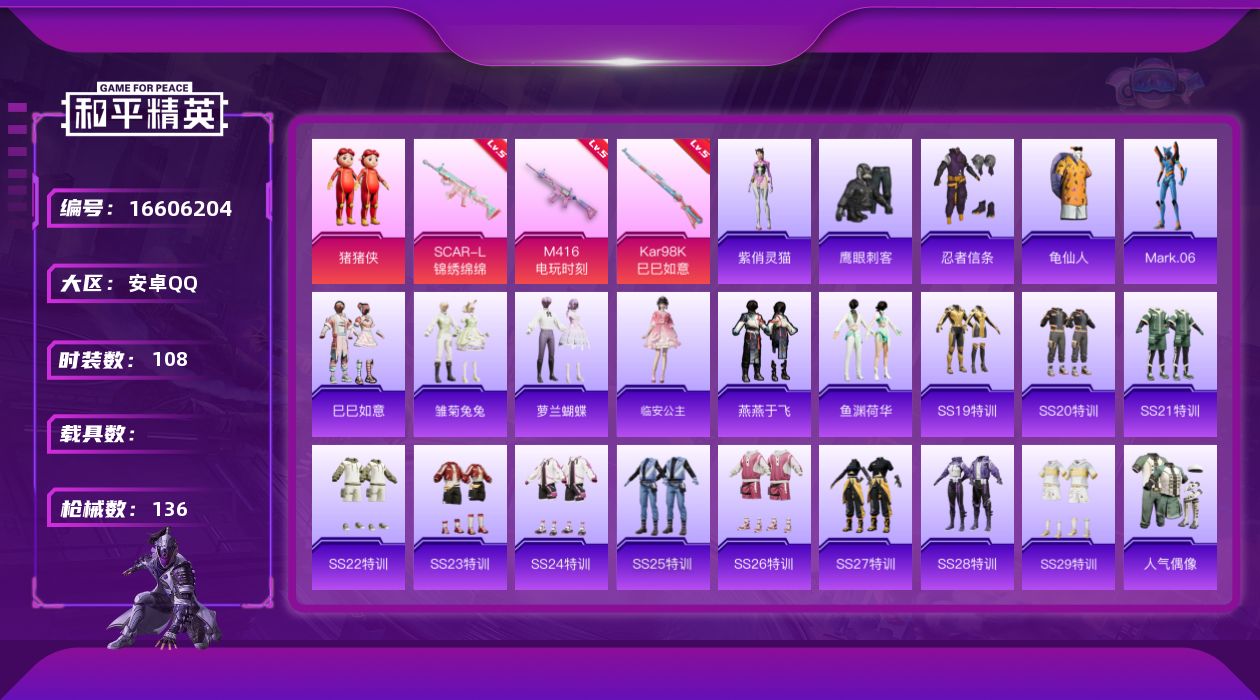Screen dimensions: 1260x700
Task: Click the 临安公主 dress card
Action: coord(663,364)
